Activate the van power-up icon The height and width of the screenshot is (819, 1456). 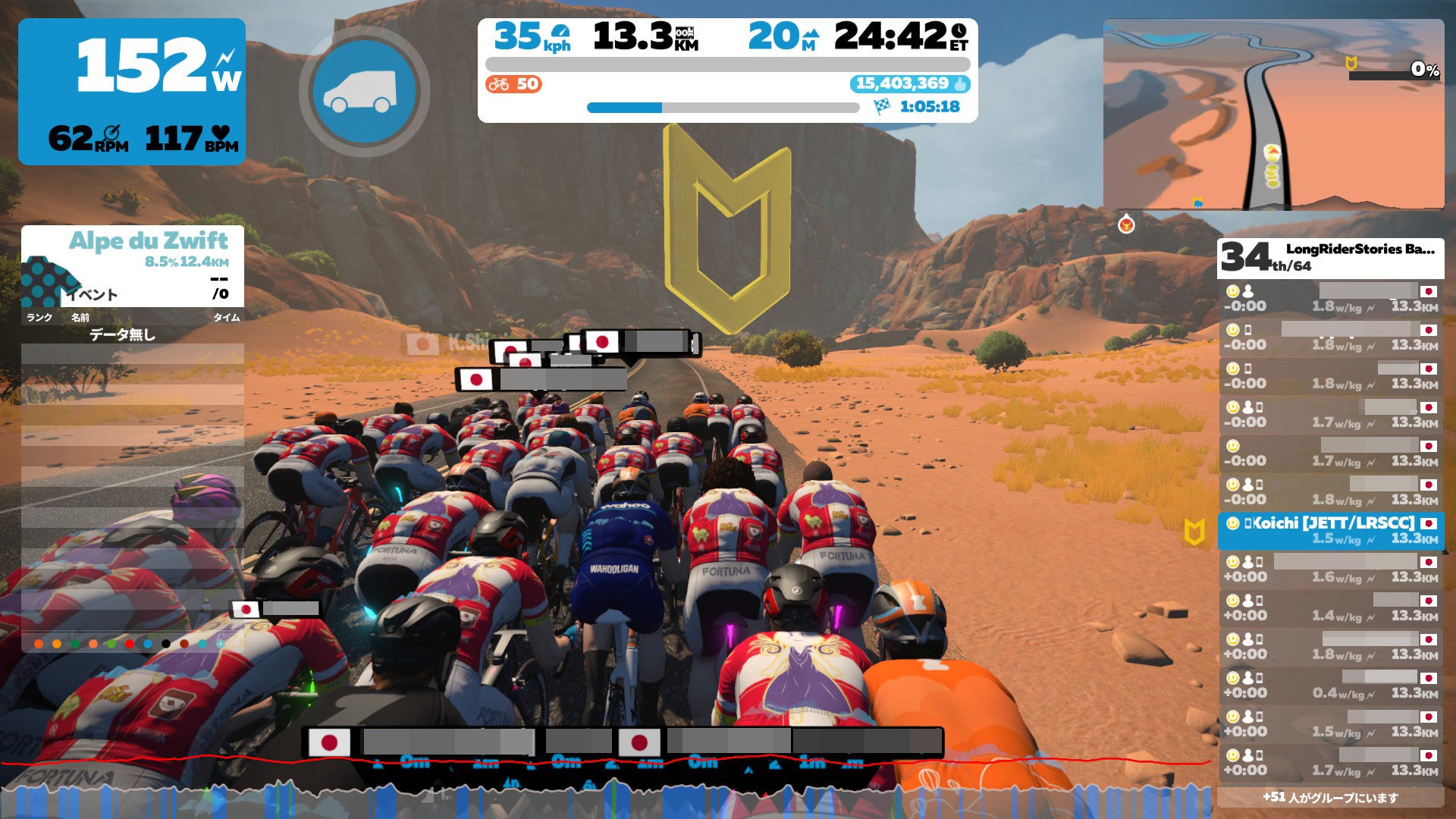coord(364,91)
